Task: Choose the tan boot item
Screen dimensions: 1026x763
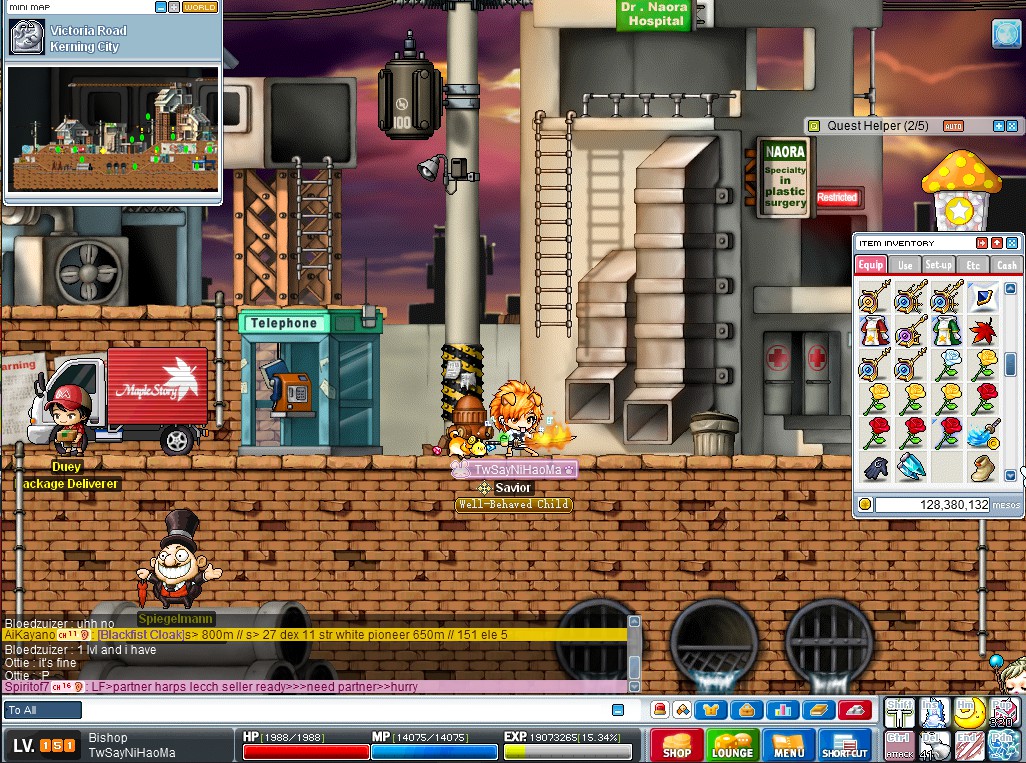Action: 982,466
